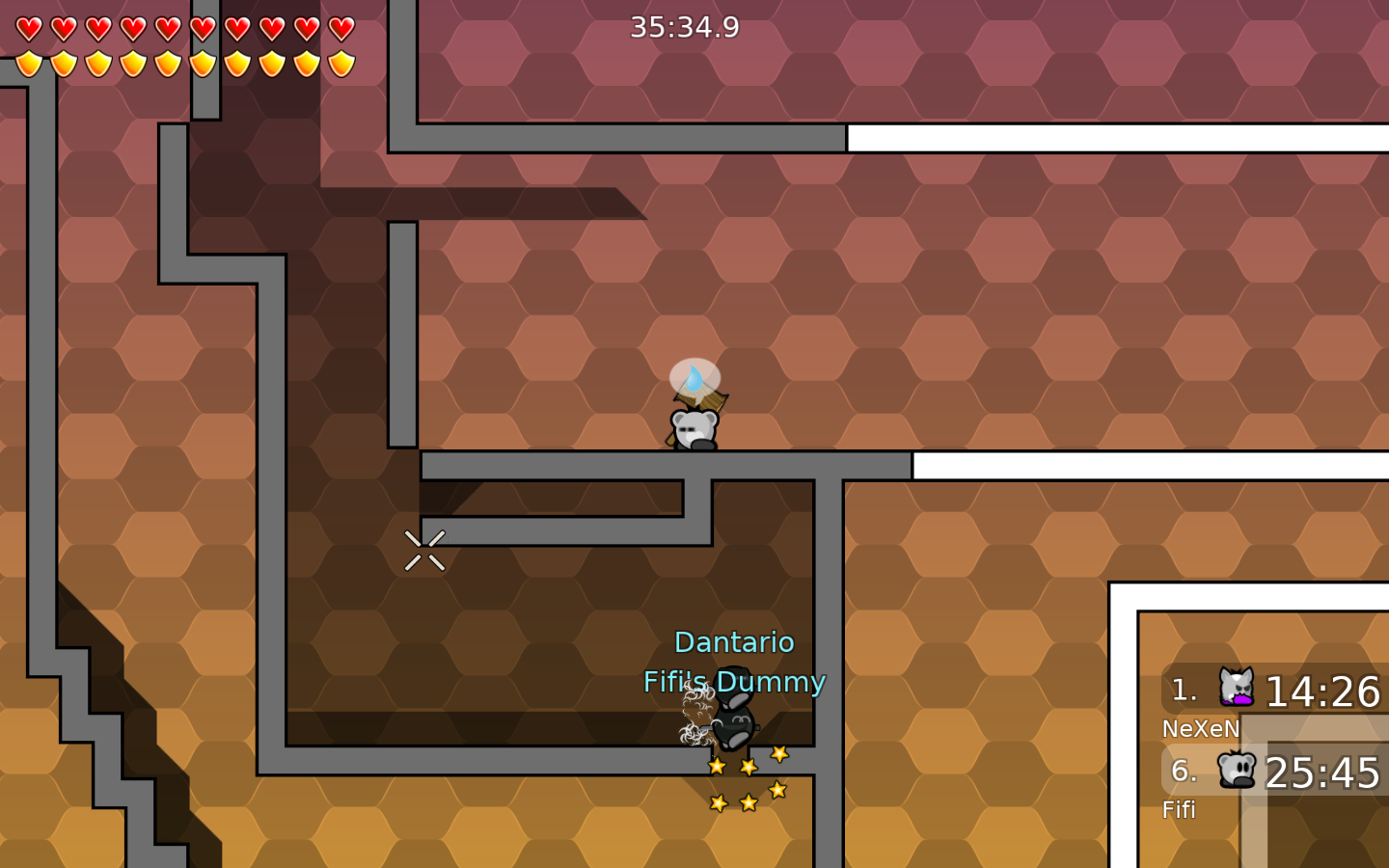1389x868 pixels.
Task: Select the Fifi name label
Action: (1179, 811)
